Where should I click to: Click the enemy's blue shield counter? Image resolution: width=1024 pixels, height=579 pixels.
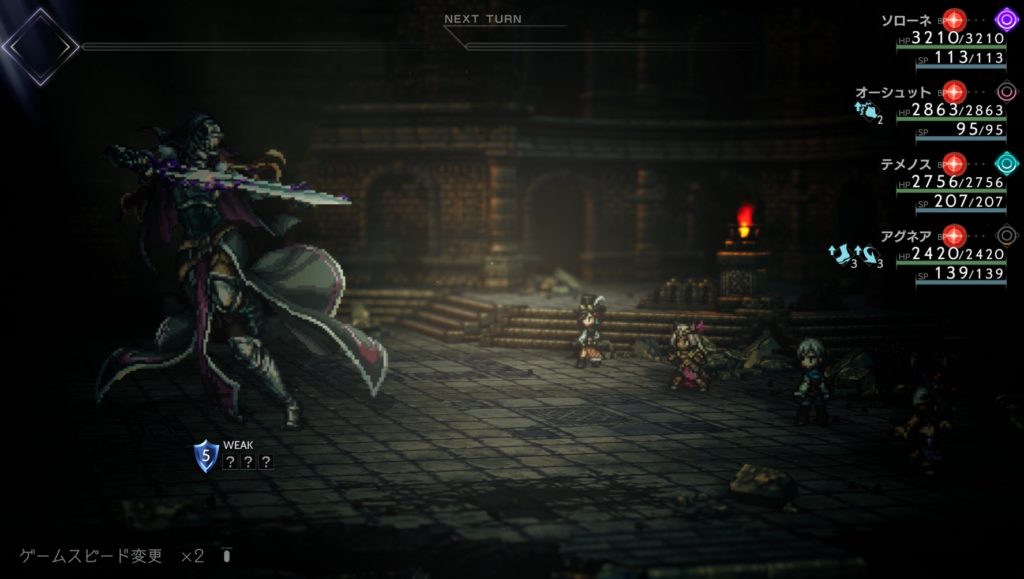[206, 457]
